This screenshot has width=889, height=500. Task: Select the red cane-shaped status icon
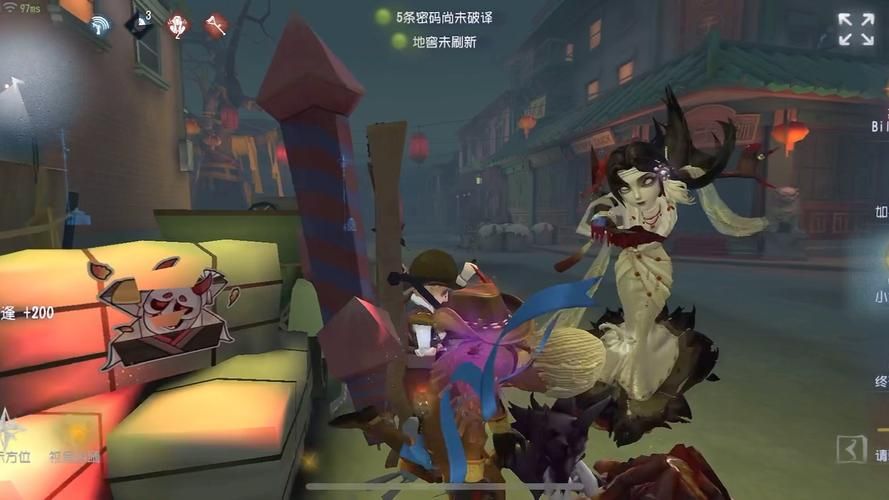[215, 25]
